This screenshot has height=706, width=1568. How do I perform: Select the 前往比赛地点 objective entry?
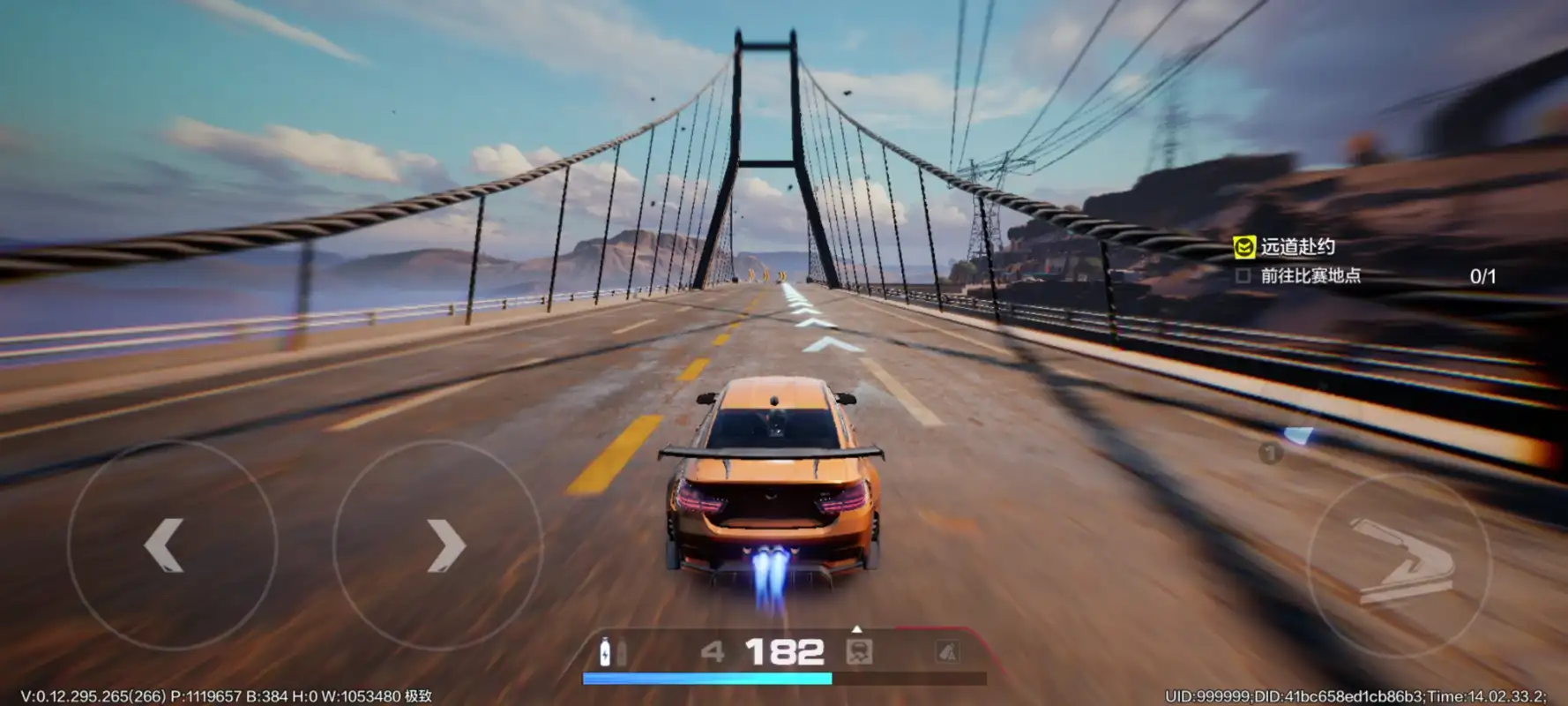point(1310,276)
